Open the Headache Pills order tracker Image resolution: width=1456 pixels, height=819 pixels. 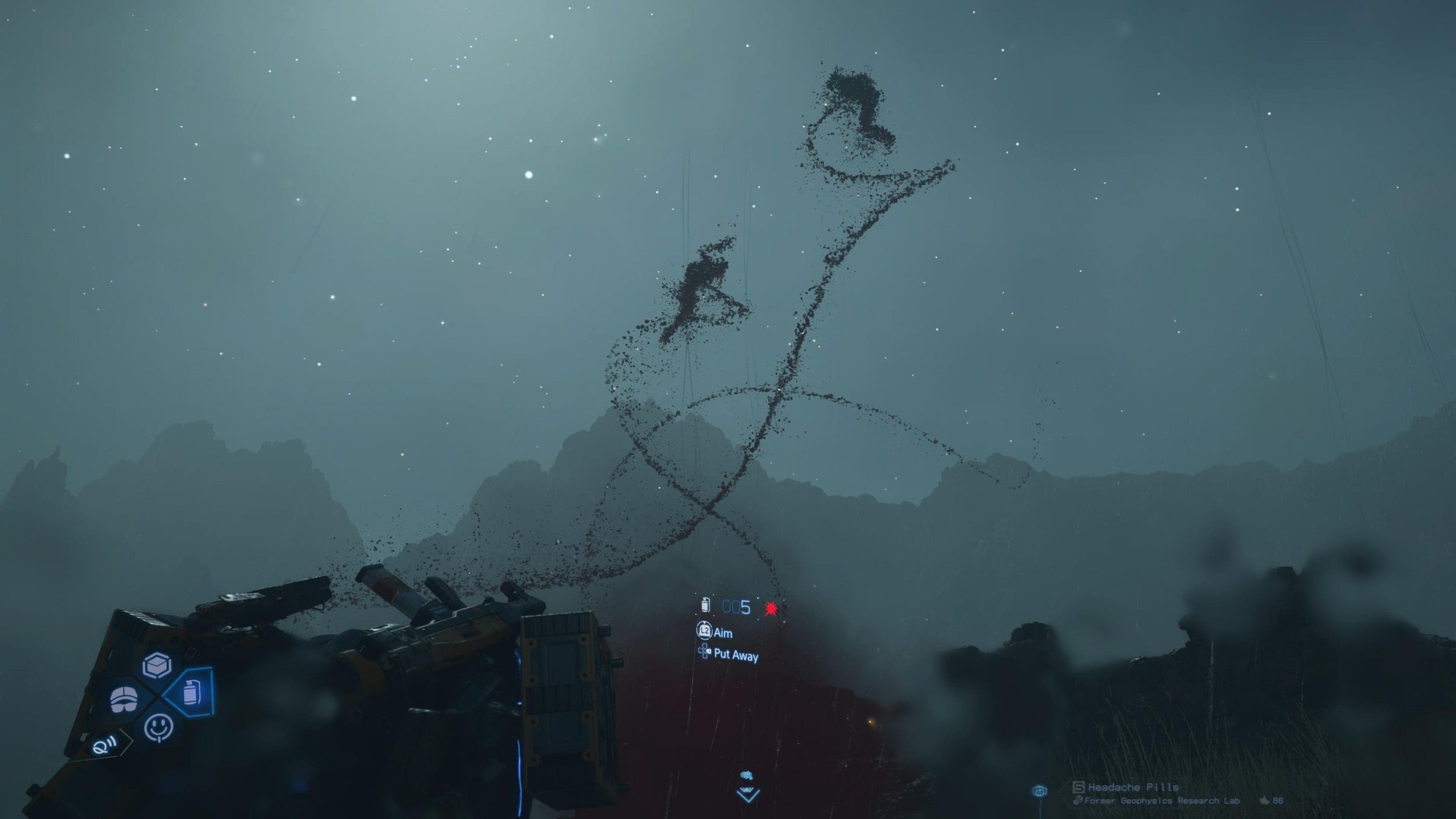coord(1133,788)
